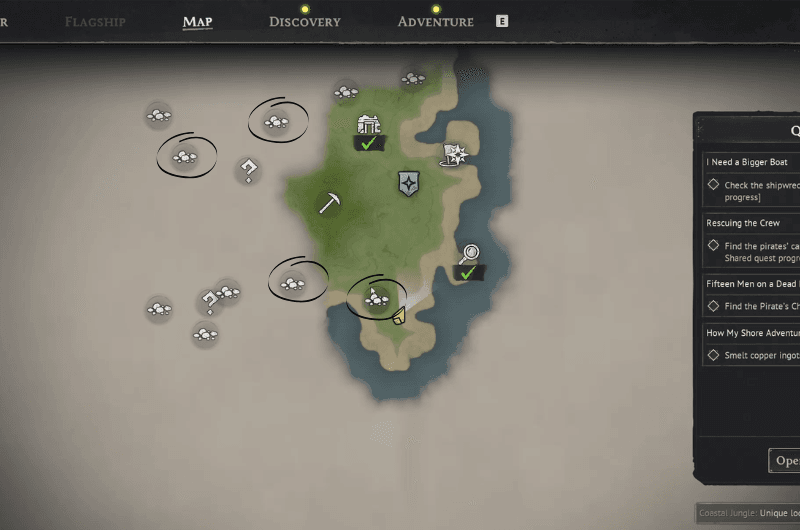Screen dimensions: 800x530
Task: Choose the Fifteen Men on a Dead quest
Action: point(751,284)
